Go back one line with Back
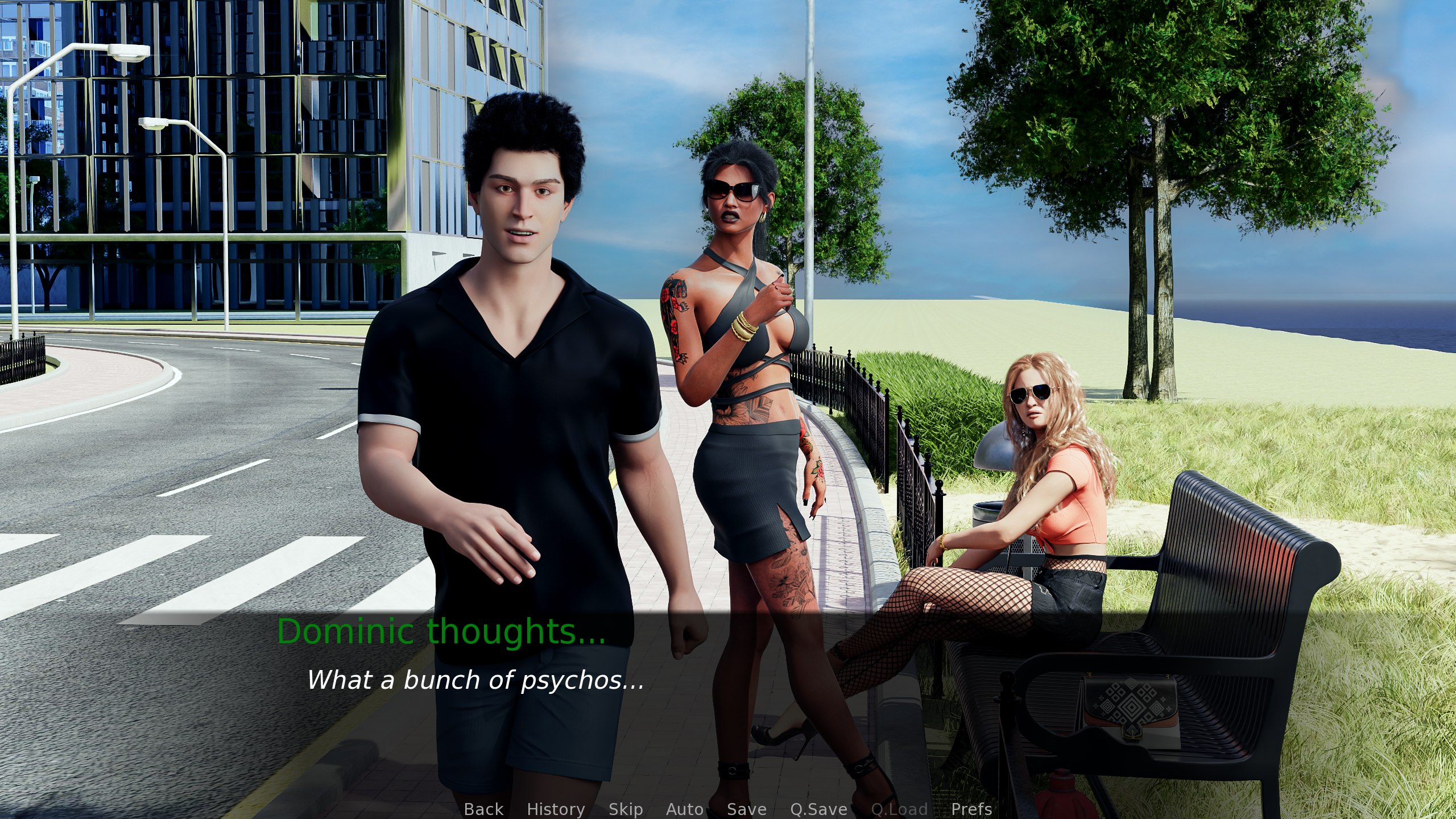 click(483, 809)
